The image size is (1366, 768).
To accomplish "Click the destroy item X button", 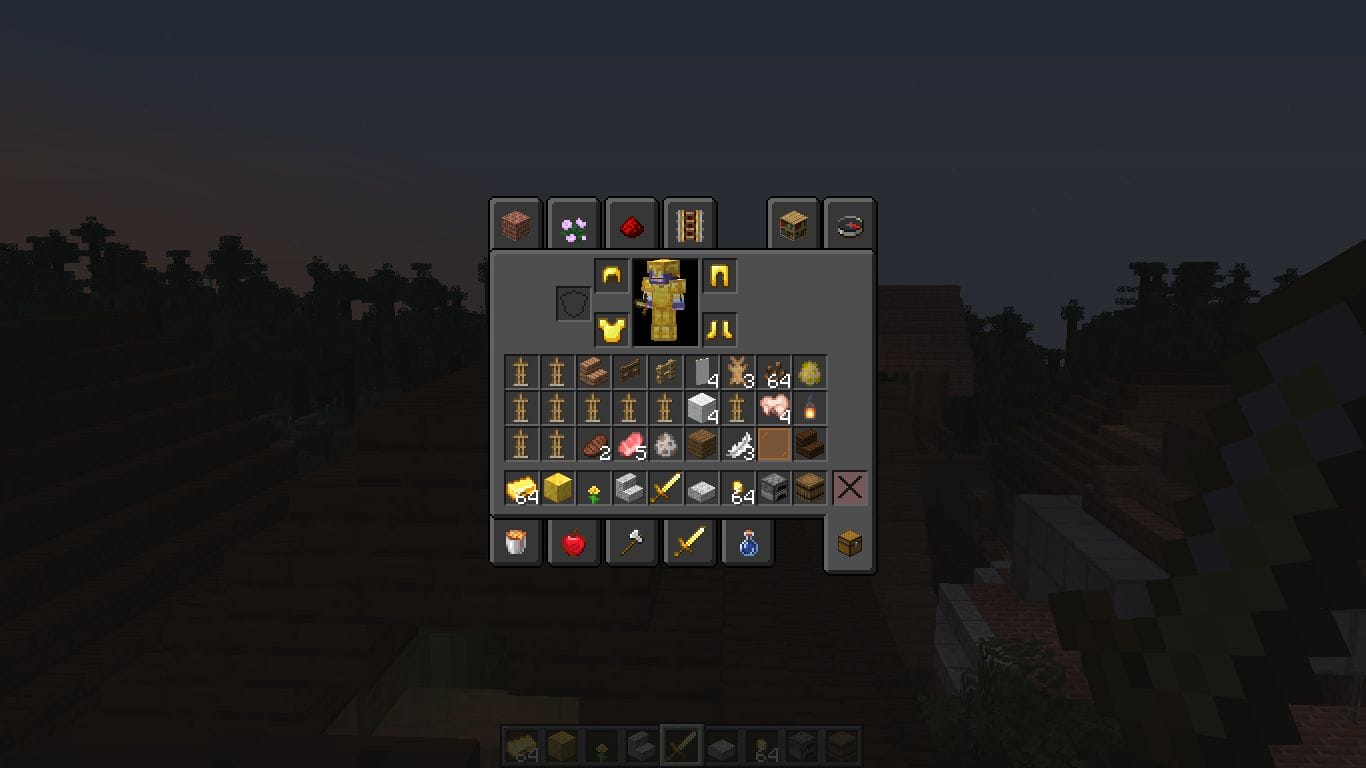I will pyautogui.click(x=849, y=488).
